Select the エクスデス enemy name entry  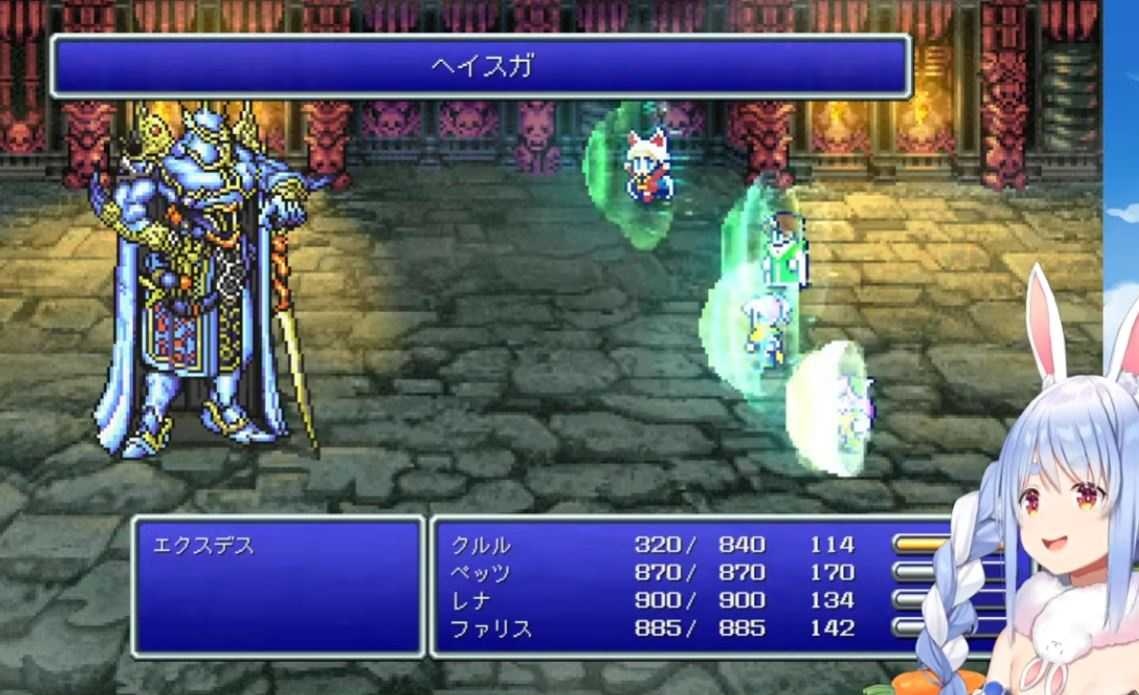point(203,547)
